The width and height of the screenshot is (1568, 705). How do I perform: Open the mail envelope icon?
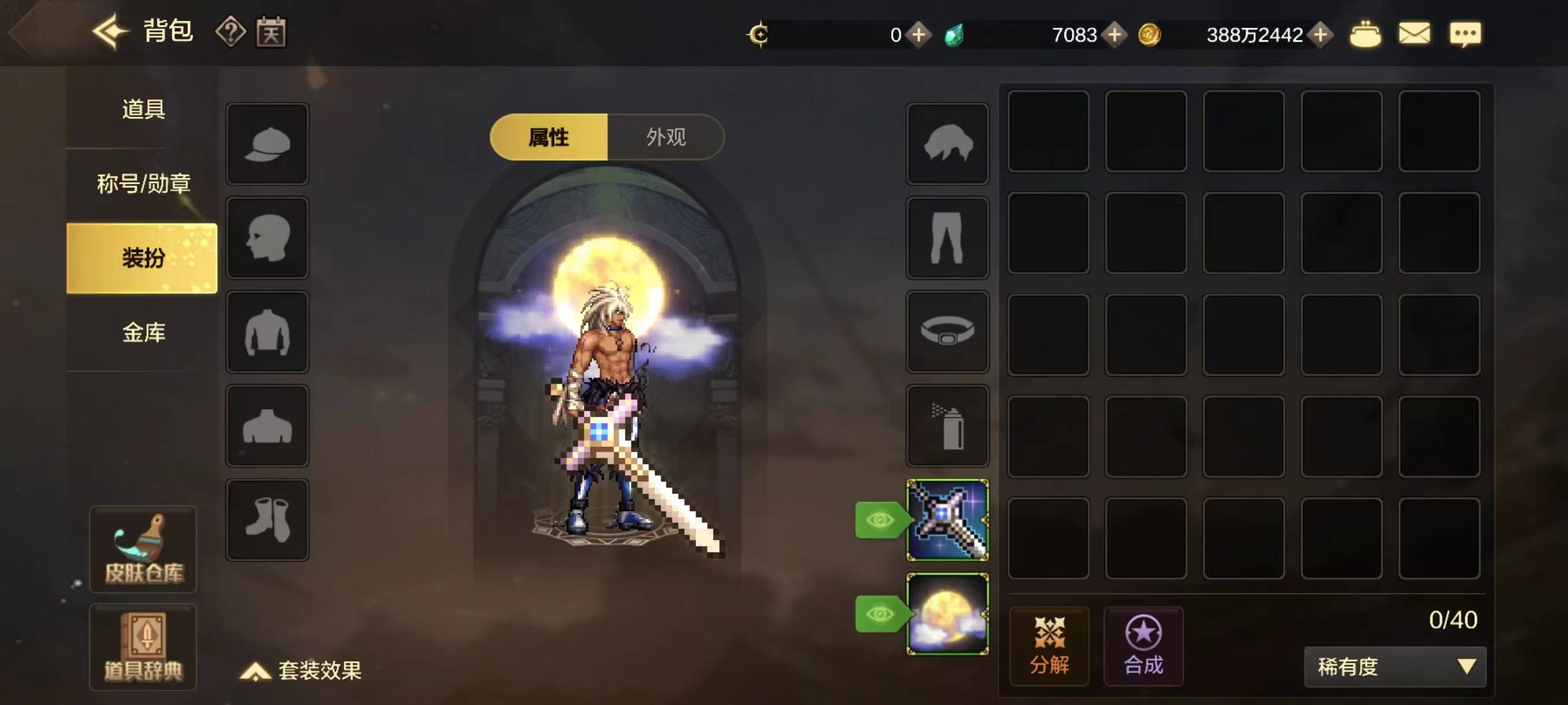1414,34
